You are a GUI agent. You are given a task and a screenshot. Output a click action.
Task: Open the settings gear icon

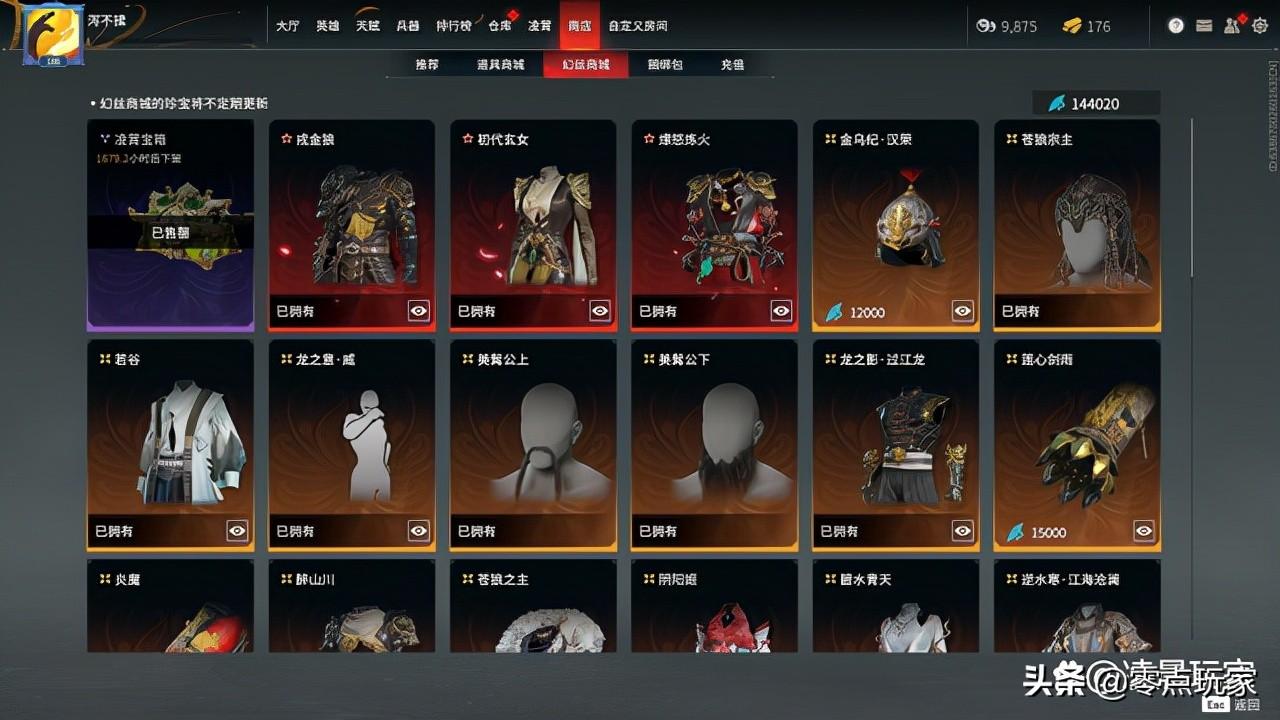(1260, 26)
